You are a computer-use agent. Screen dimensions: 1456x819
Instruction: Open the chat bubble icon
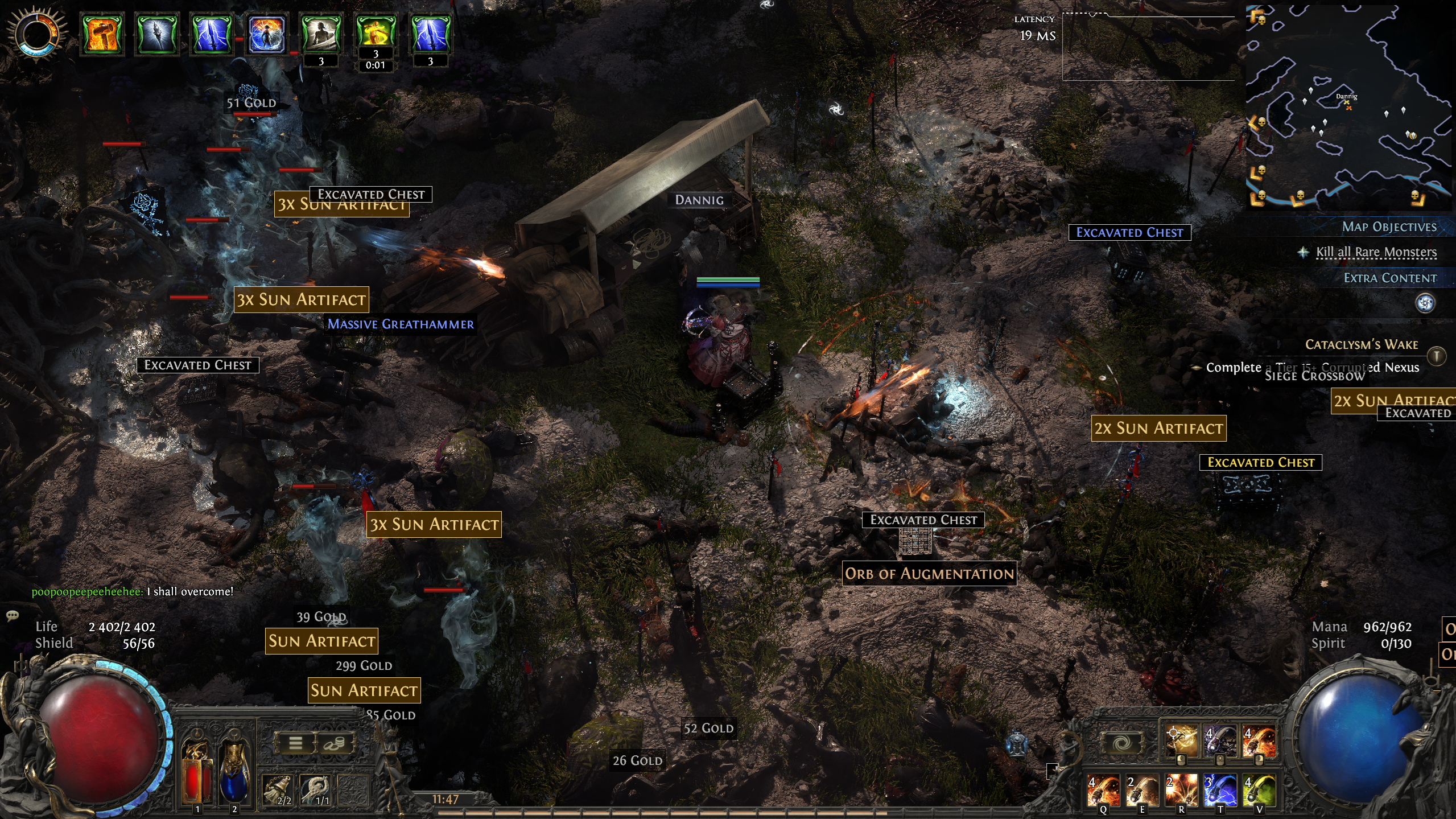coord(12,616)
